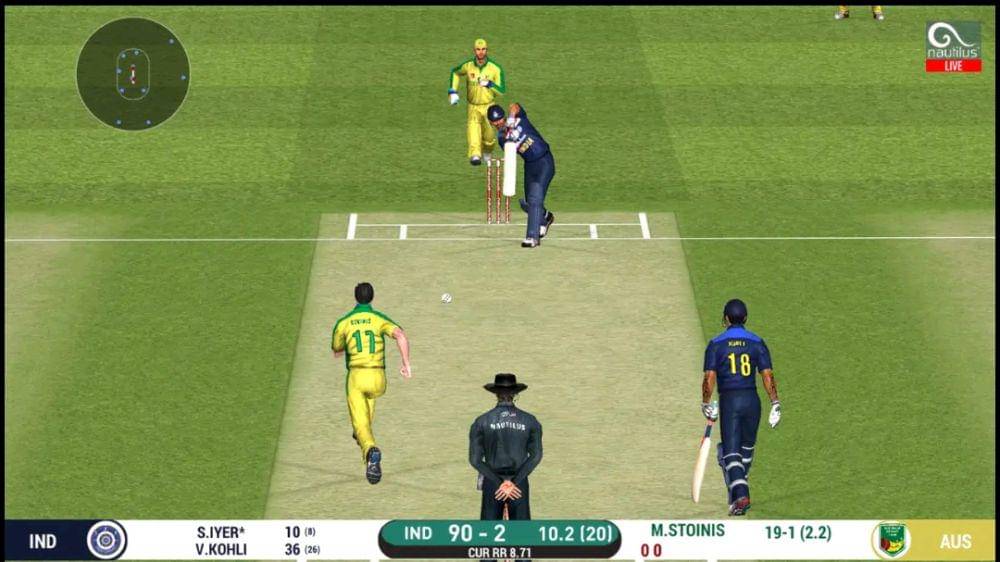Select the Australia team crest
Image resolution: width=1000 pixels, height=562 pixels.
coord(889,540)
